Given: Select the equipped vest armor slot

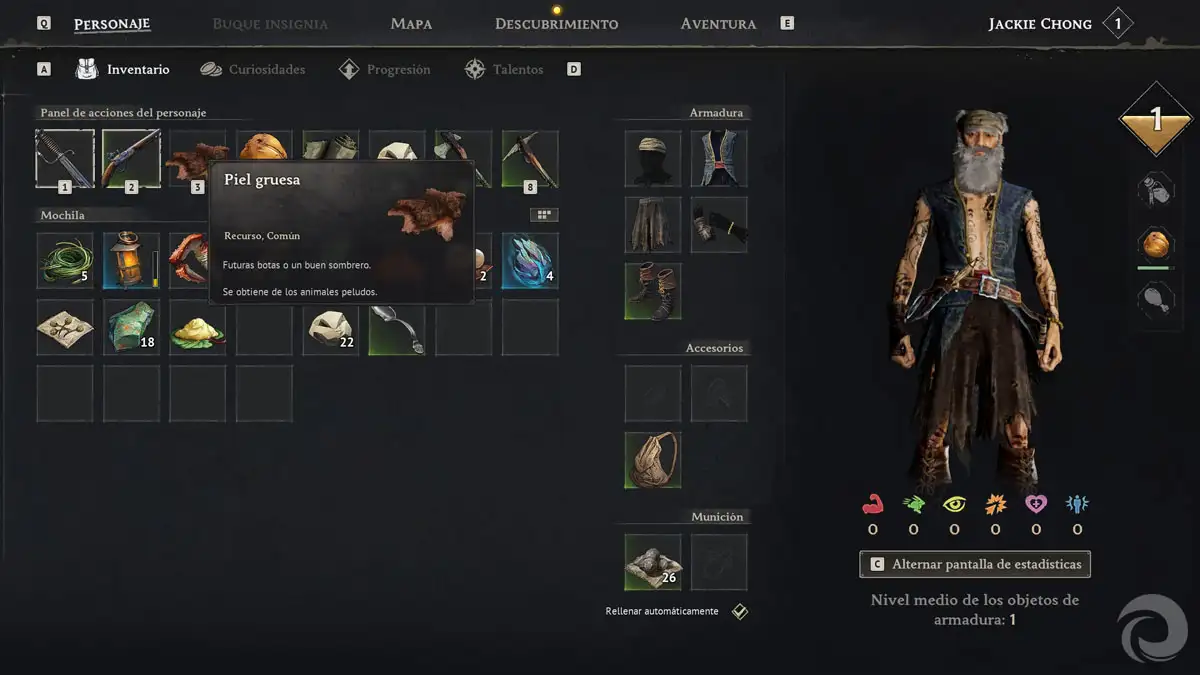Looking at the screenshot, I should pos(719,159).
